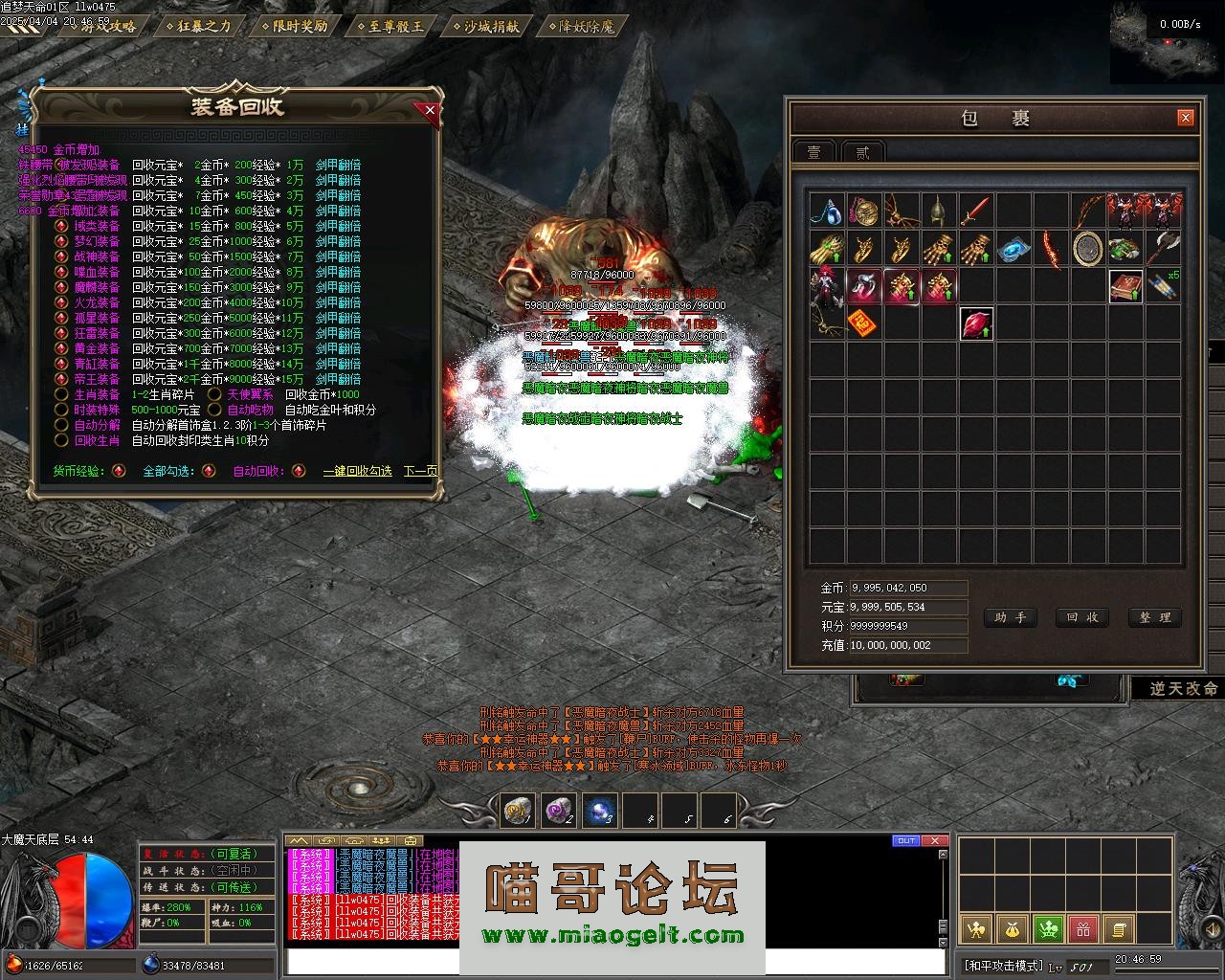Use the first hotbar stone item
This screenshot has height=980, width=1225.
tap(519, 811)
